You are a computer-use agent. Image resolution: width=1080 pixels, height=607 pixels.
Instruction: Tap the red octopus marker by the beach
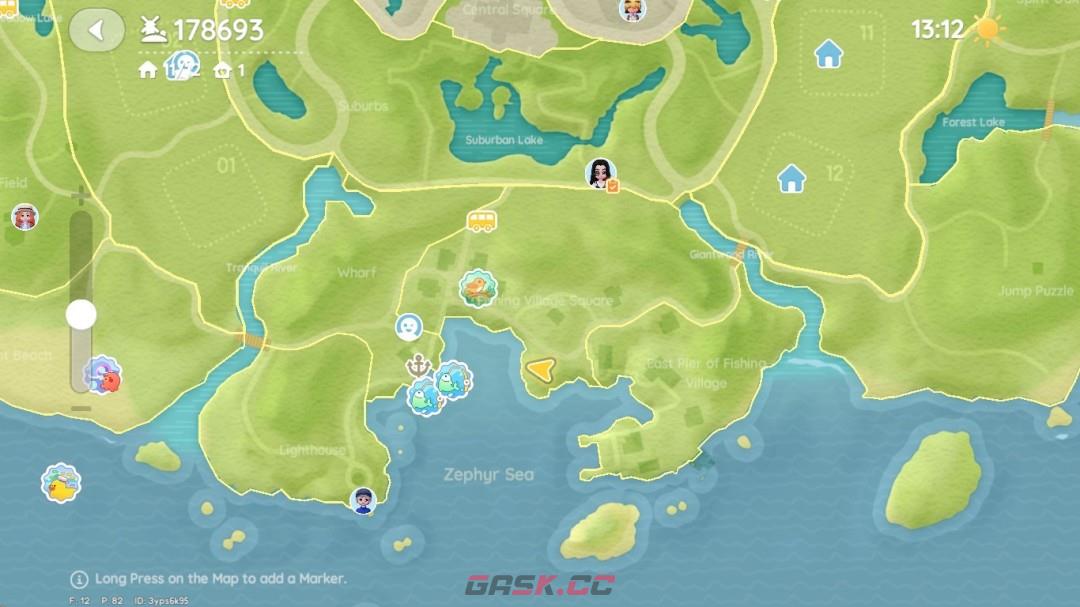tap(103, 376)
